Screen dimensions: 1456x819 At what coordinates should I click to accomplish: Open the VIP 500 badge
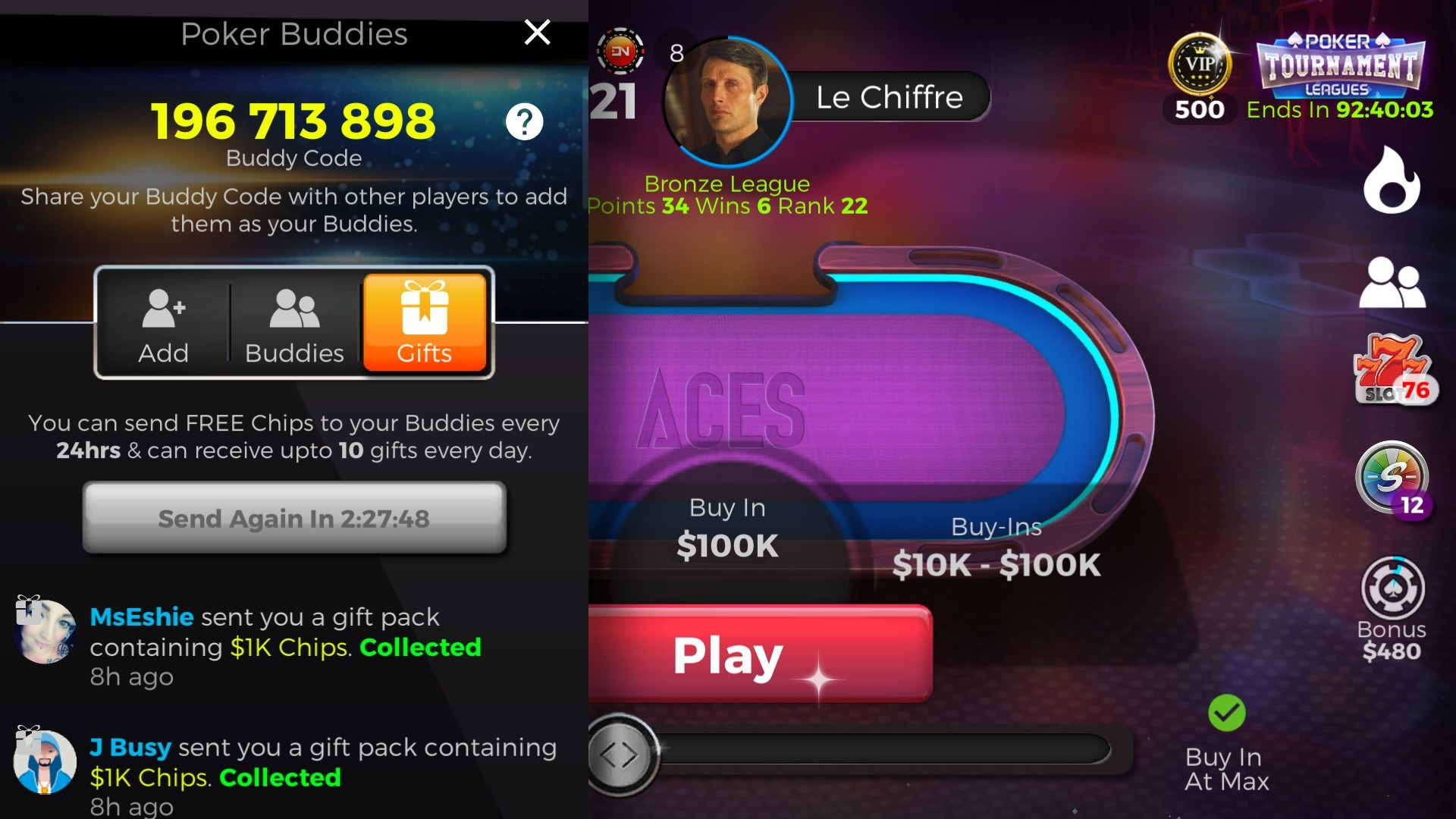pos(1198,68)
